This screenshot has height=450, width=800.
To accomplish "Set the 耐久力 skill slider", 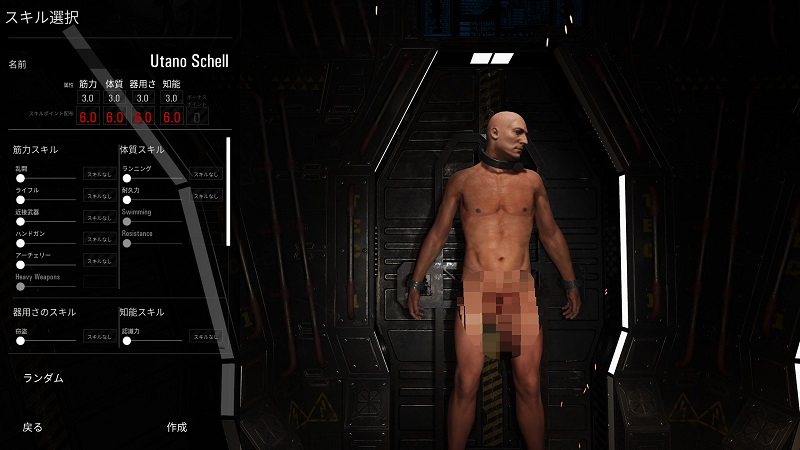I will (x=127, y=199).
